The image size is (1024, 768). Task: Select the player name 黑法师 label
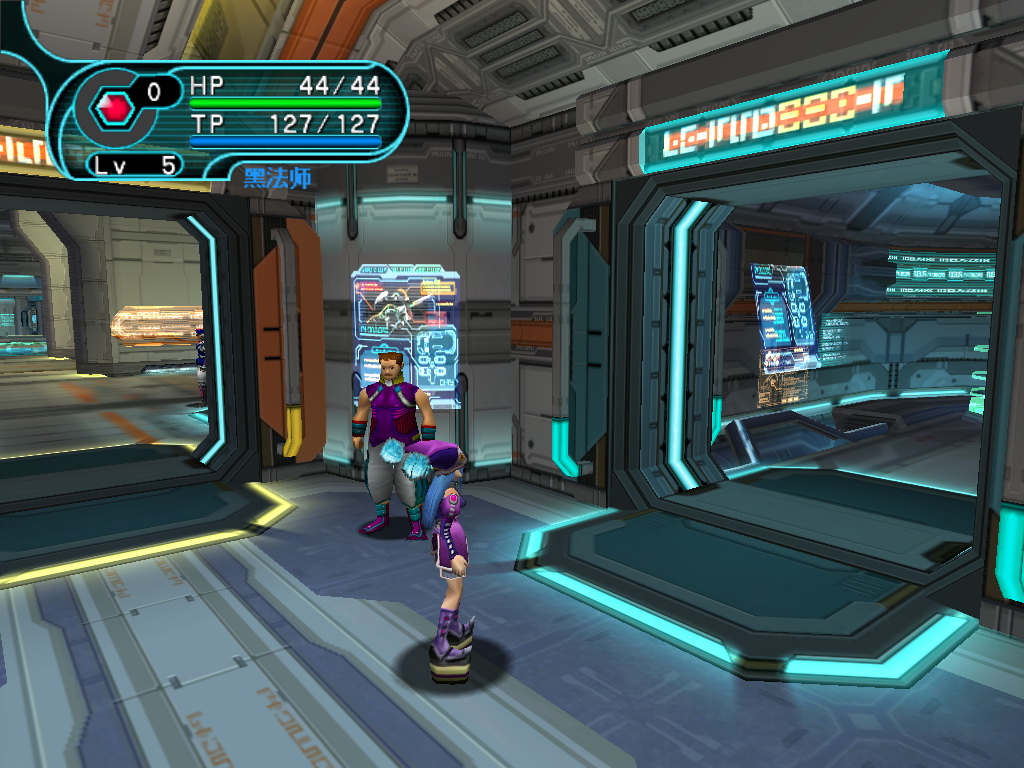coord(278,179)
